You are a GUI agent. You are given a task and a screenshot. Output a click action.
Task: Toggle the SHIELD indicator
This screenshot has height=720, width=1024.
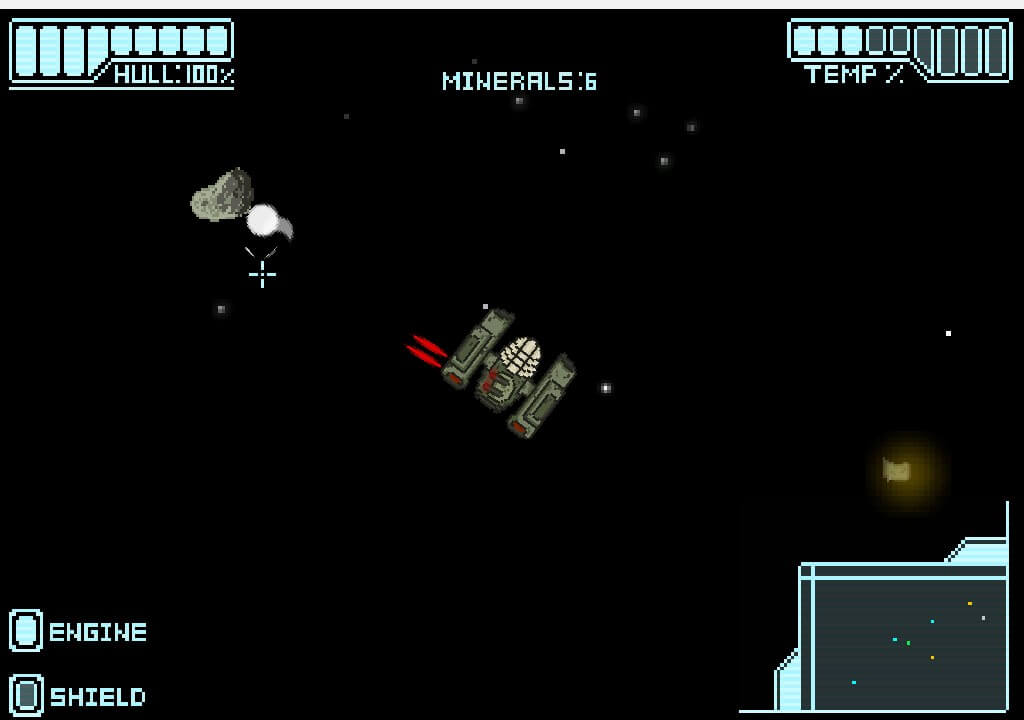pyautogui.click(x=27, y=695)
